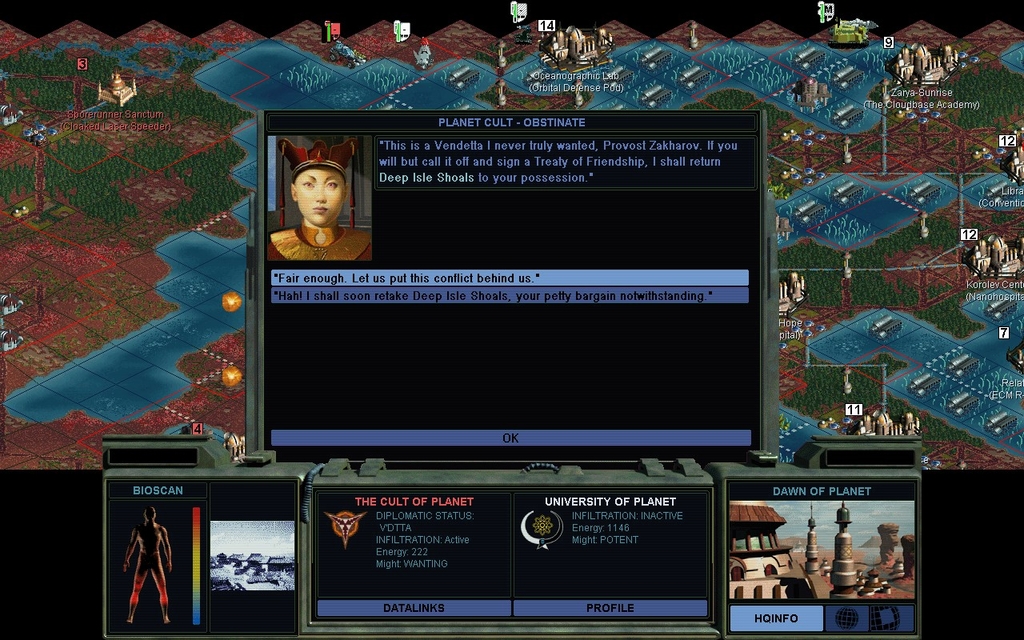Click the Bioscan body figure display

(x=148, y=563)
